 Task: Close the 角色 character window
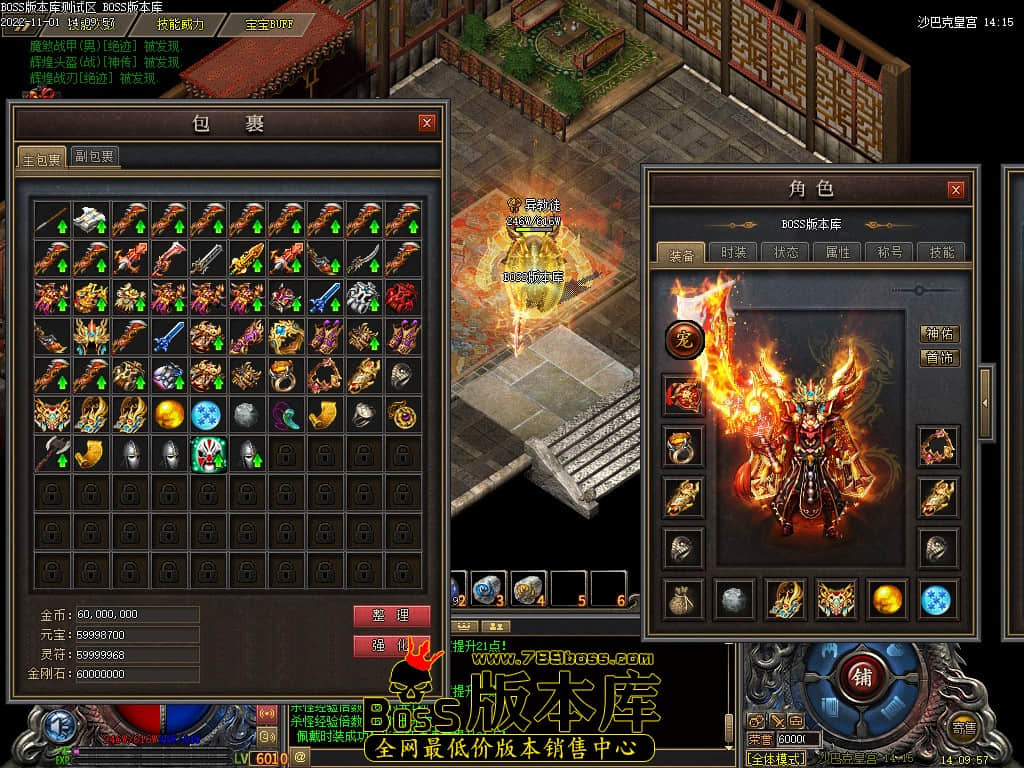tap(956, 189)
